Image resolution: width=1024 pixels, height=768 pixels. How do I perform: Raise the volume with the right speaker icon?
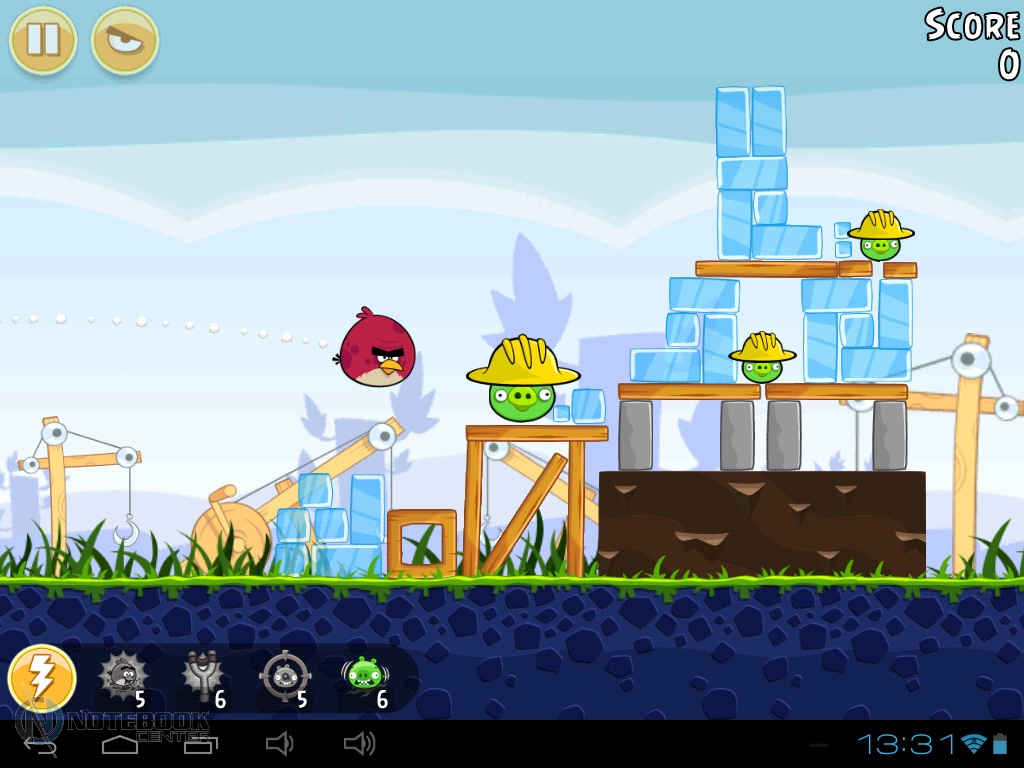click(359, 744)
